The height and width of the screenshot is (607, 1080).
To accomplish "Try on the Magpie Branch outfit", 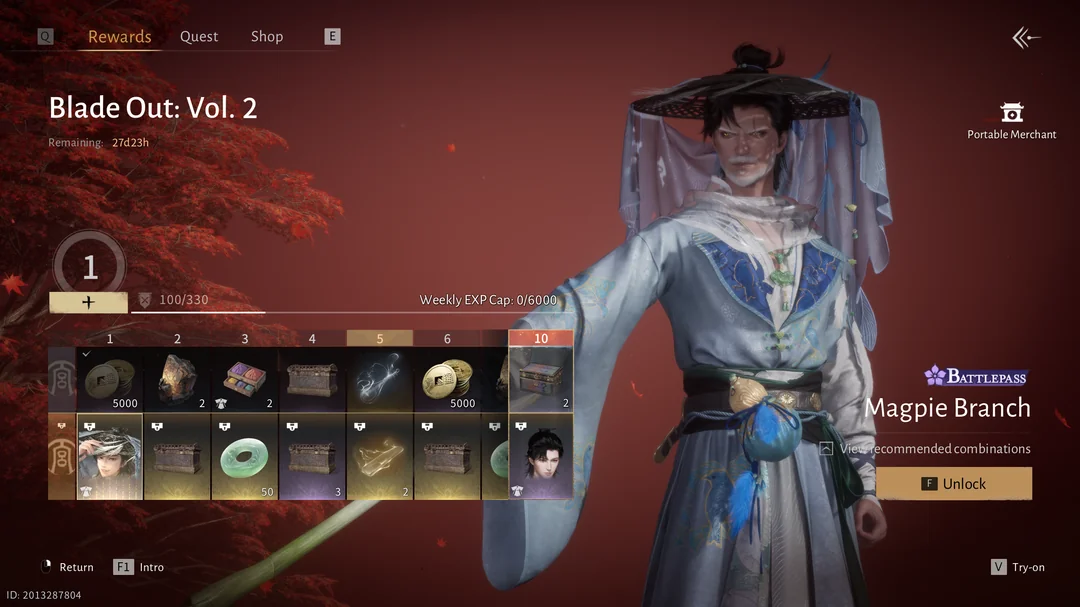I will point(1018,567).
